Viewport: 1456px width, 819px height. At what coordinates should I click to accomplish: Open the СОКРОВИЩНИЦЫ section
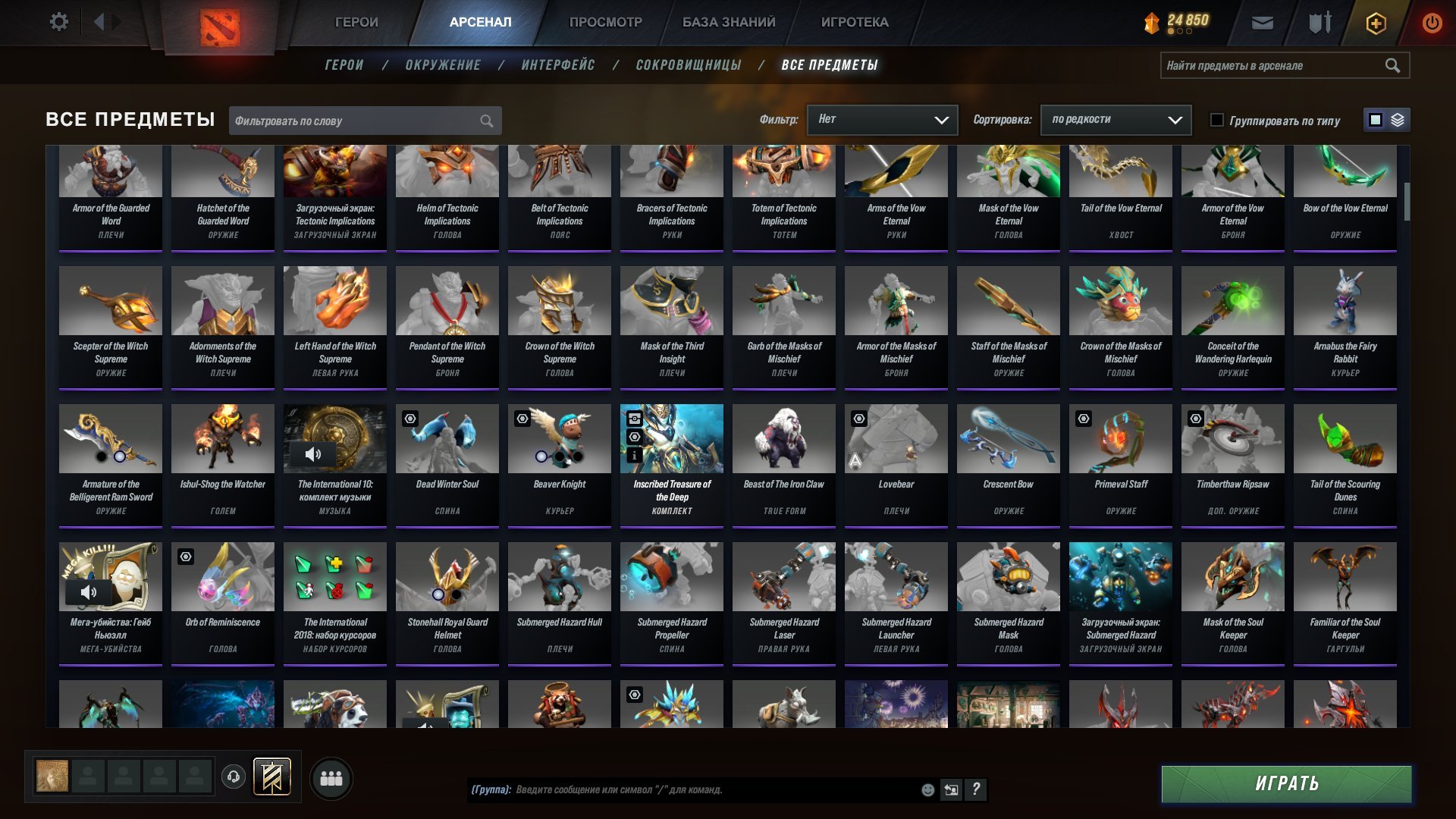(x=687, y=65)
